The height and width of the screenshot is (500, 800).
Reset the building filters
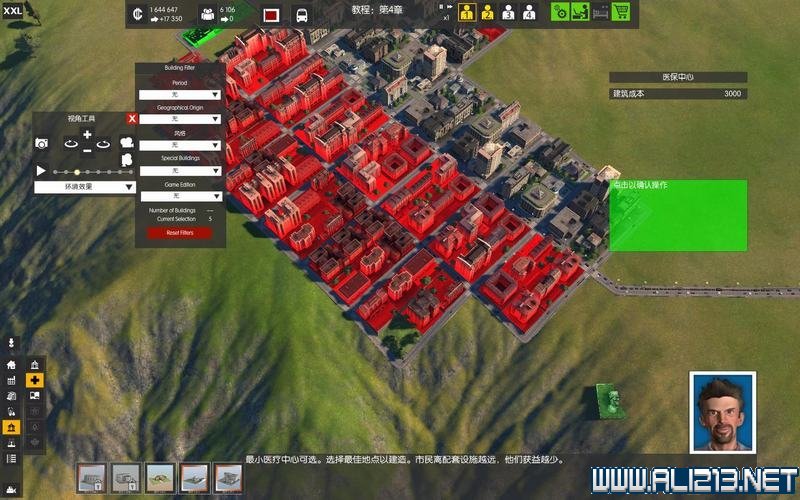(x=180, y=233)
